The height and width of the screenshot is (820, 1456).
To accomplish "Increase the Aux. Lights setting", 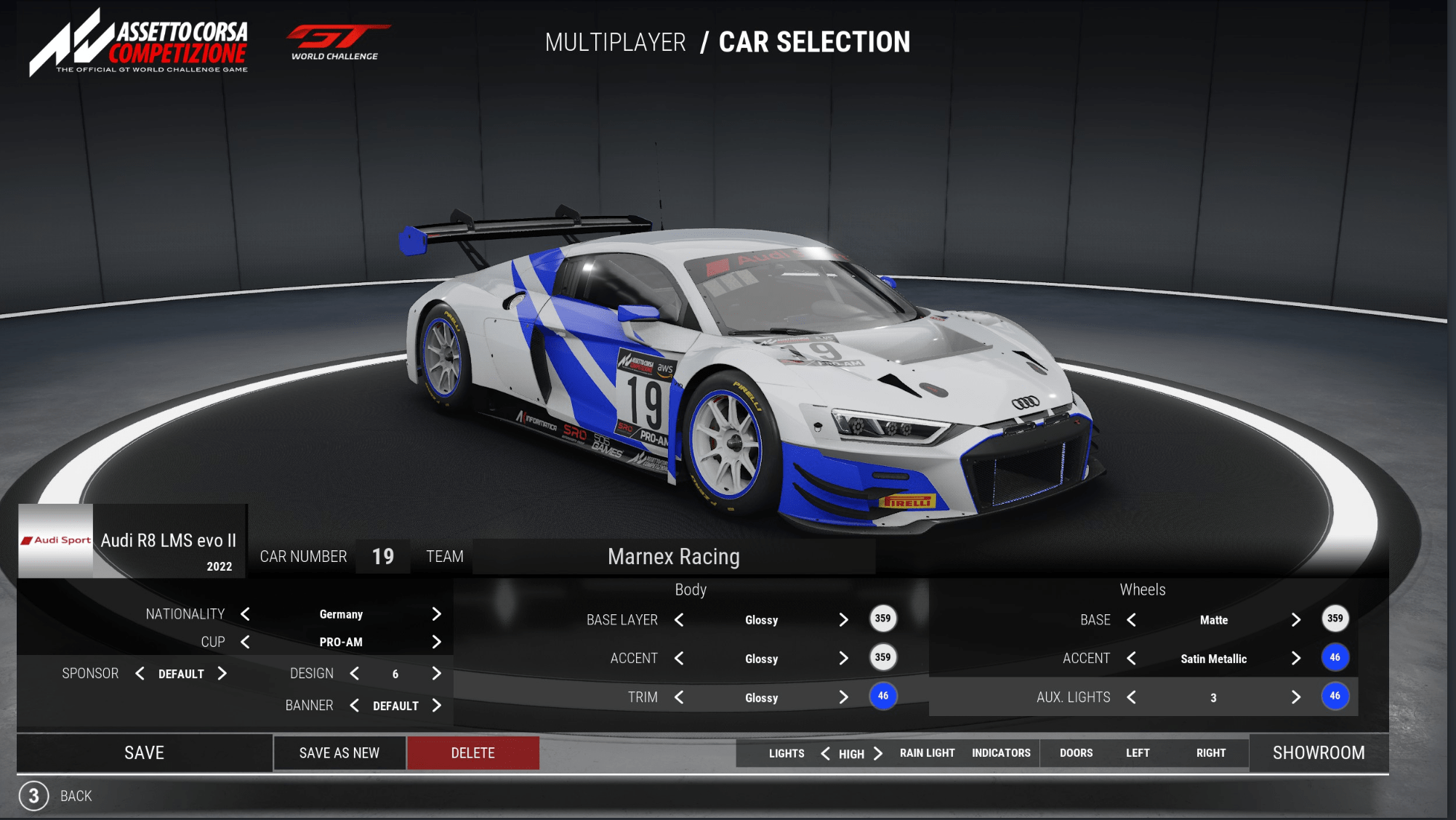I will coord(1295,697).
